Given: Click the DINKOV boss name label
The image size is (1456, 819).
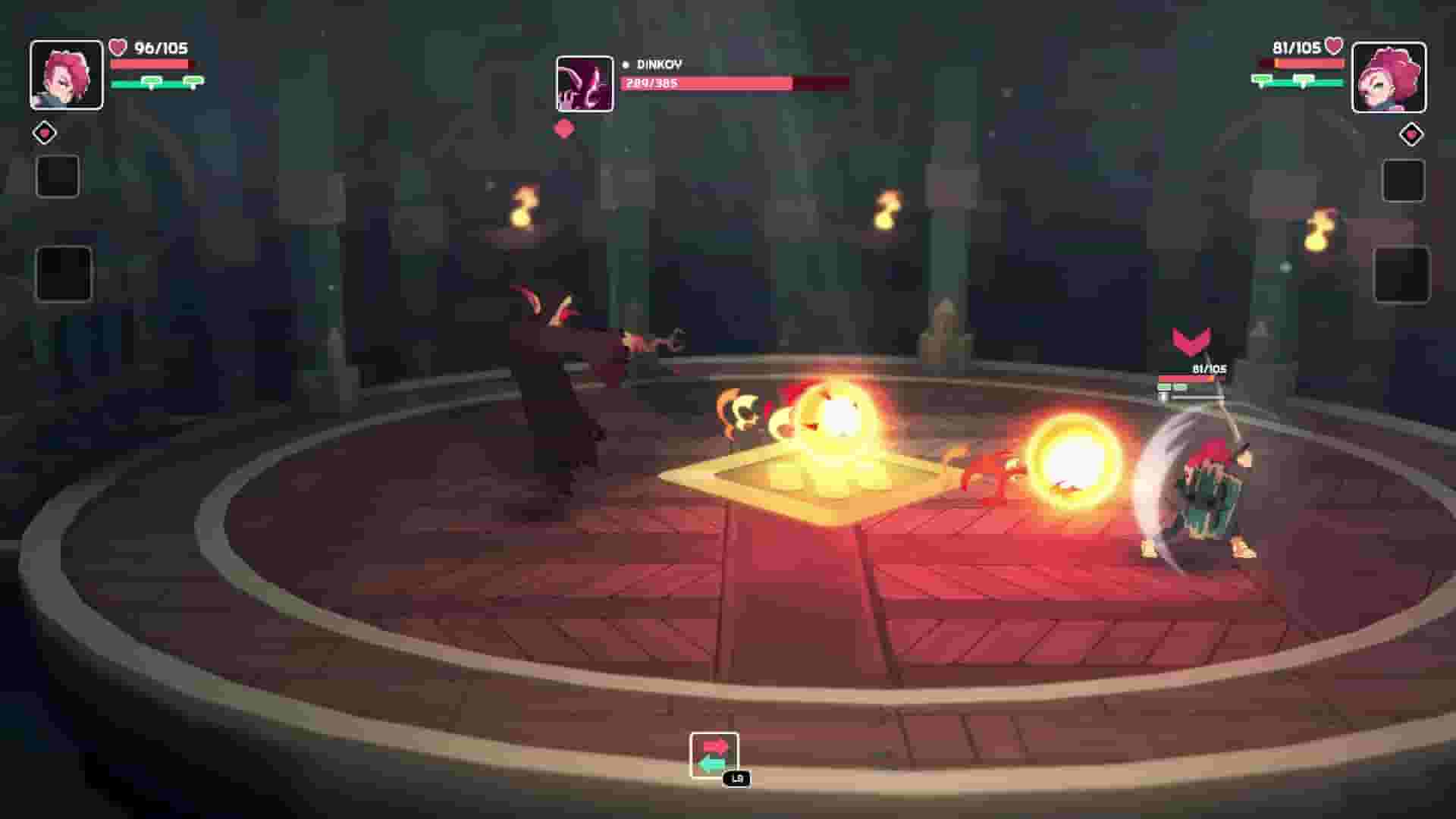Looking at the screenshot, I should [658, 64].
